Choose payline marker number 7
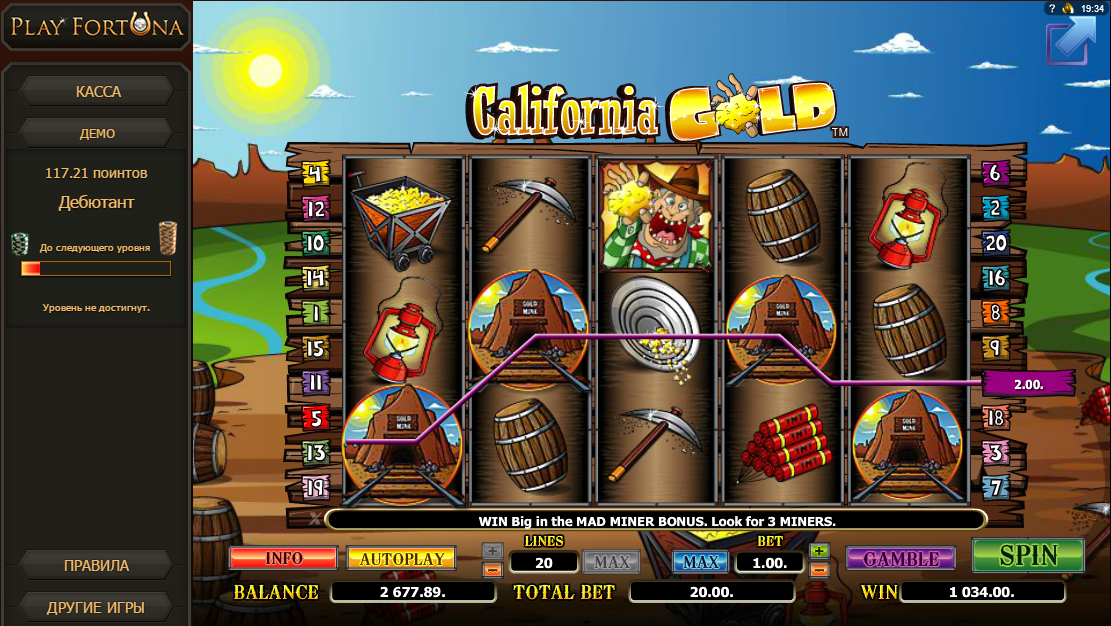Screen dimensions: 1111x626 point(994,488)
